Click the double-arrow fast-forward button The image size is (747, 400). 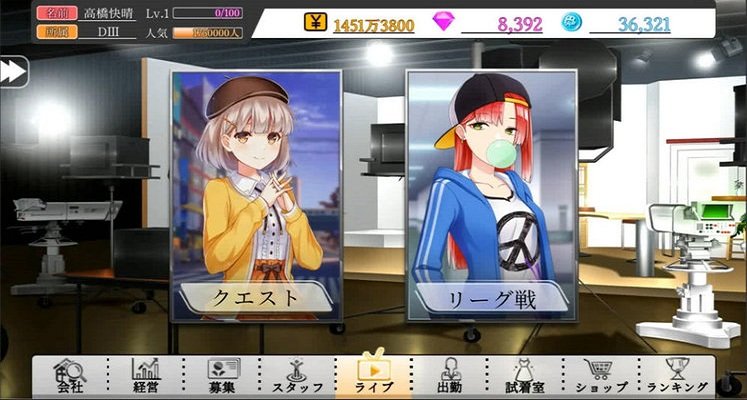point(13,72)
